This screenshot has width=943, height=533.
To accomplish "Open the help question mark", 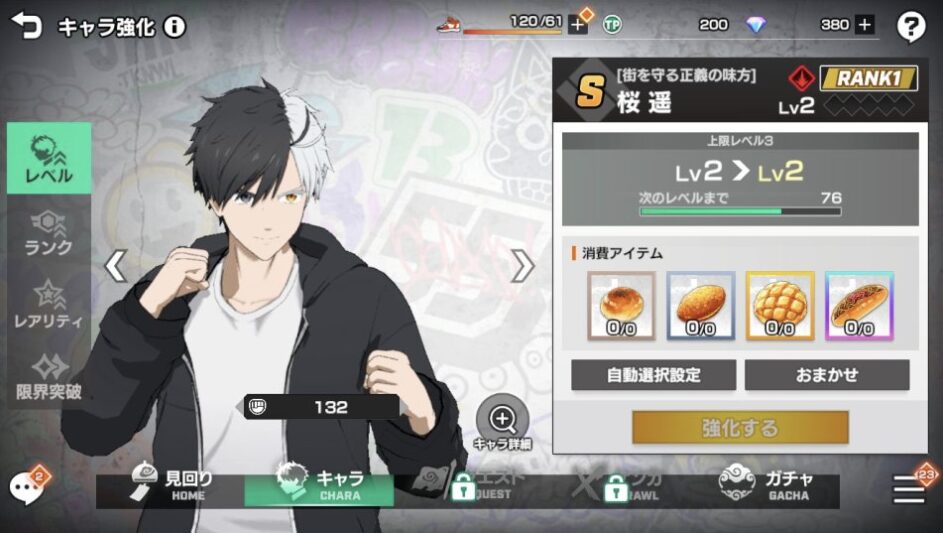I will pyautogui.click(x=910, y=27).
